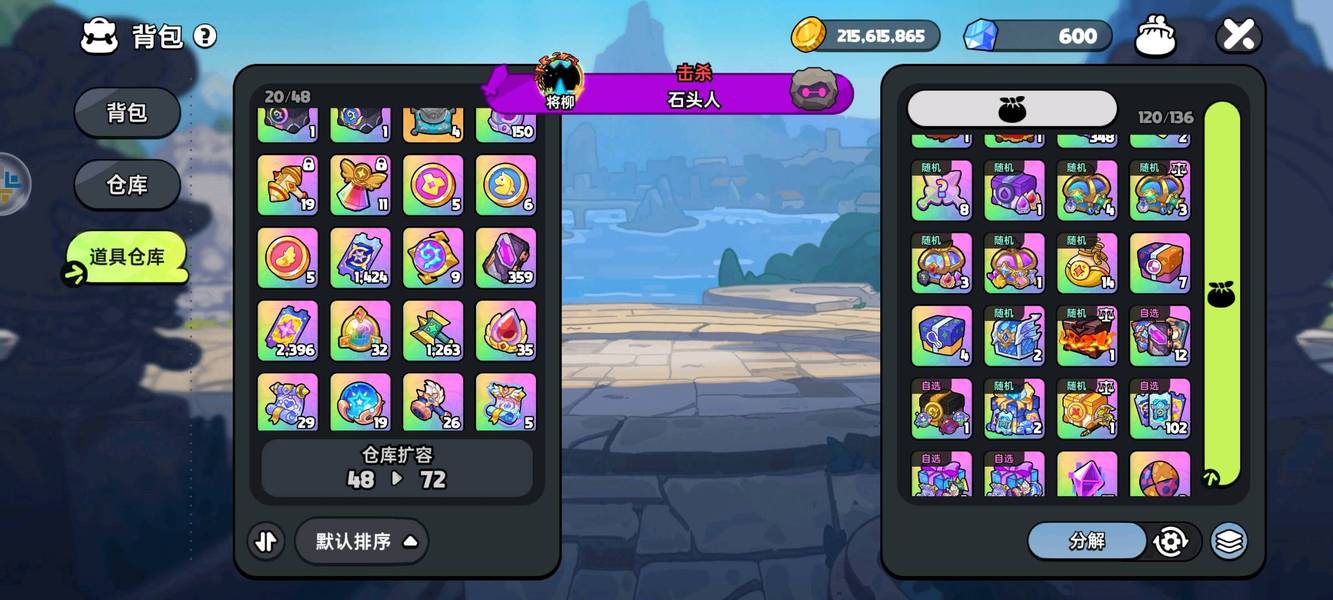Open the 仓库 tab
The width and height of the screenshot is (1333, 600).
coord(127,185)
